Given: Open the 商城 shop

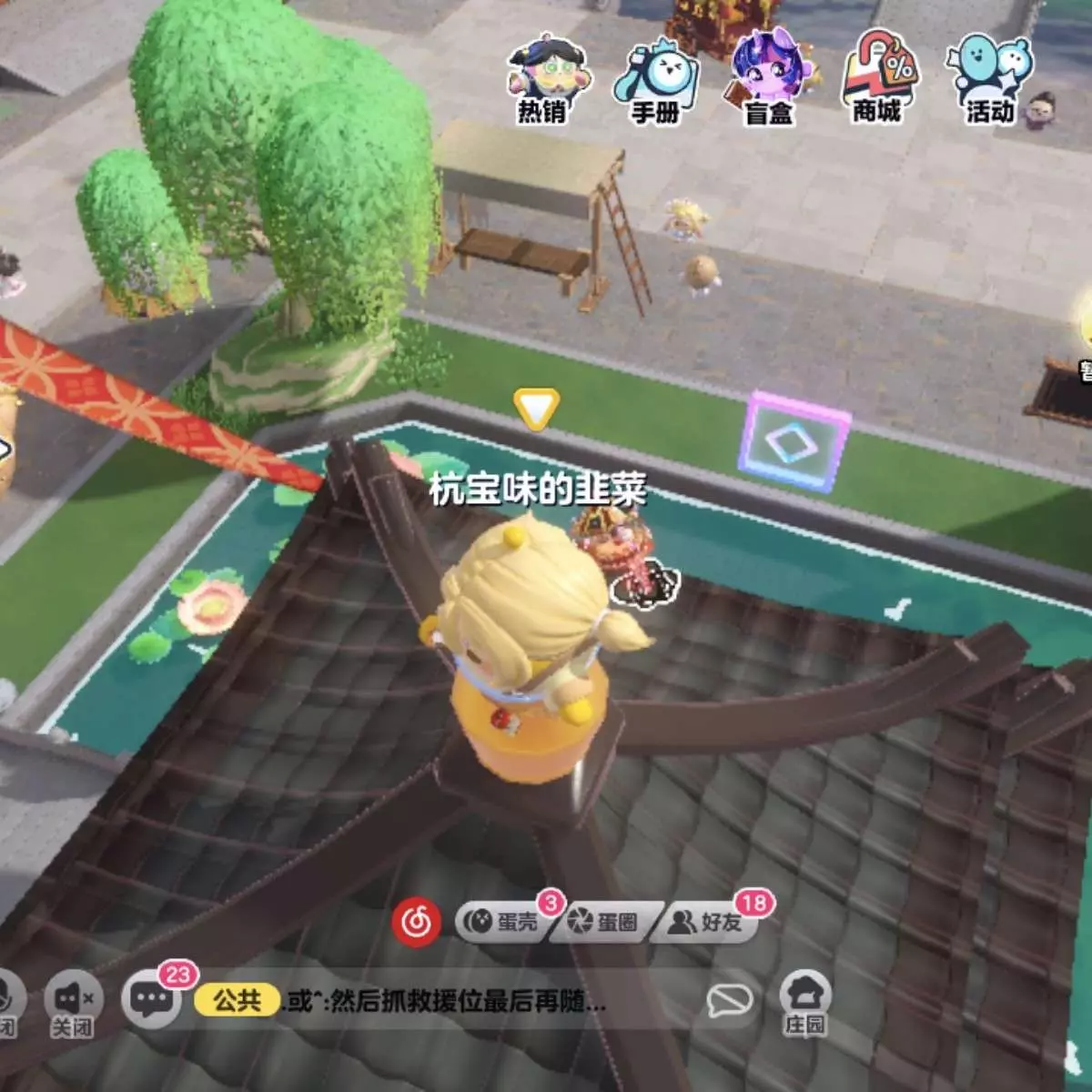Looking at the screenshot, I should 877,80.
